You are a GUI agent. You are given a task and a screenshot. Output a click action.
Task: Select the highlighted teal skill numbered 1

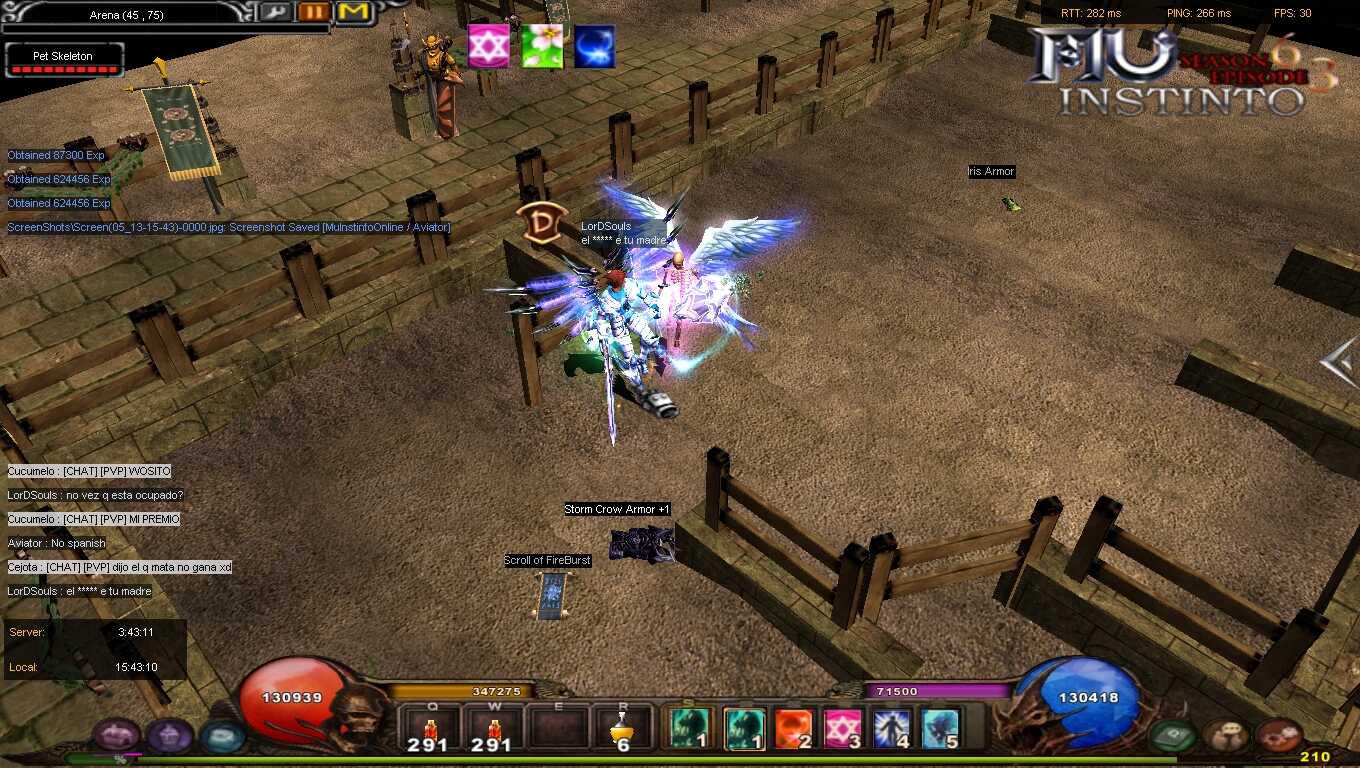(744, 729)
